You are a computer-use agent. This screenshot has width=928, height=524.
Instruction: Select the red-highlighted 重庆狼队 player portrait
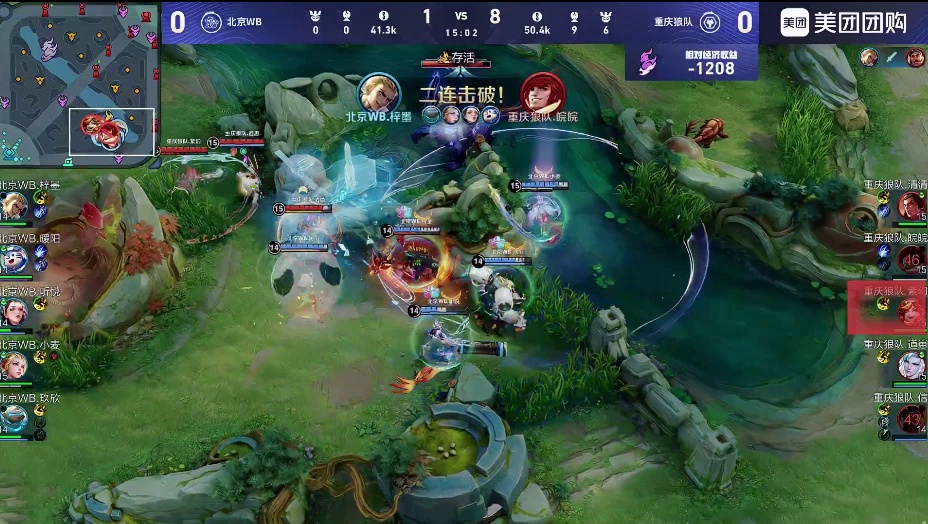(909, 312)
